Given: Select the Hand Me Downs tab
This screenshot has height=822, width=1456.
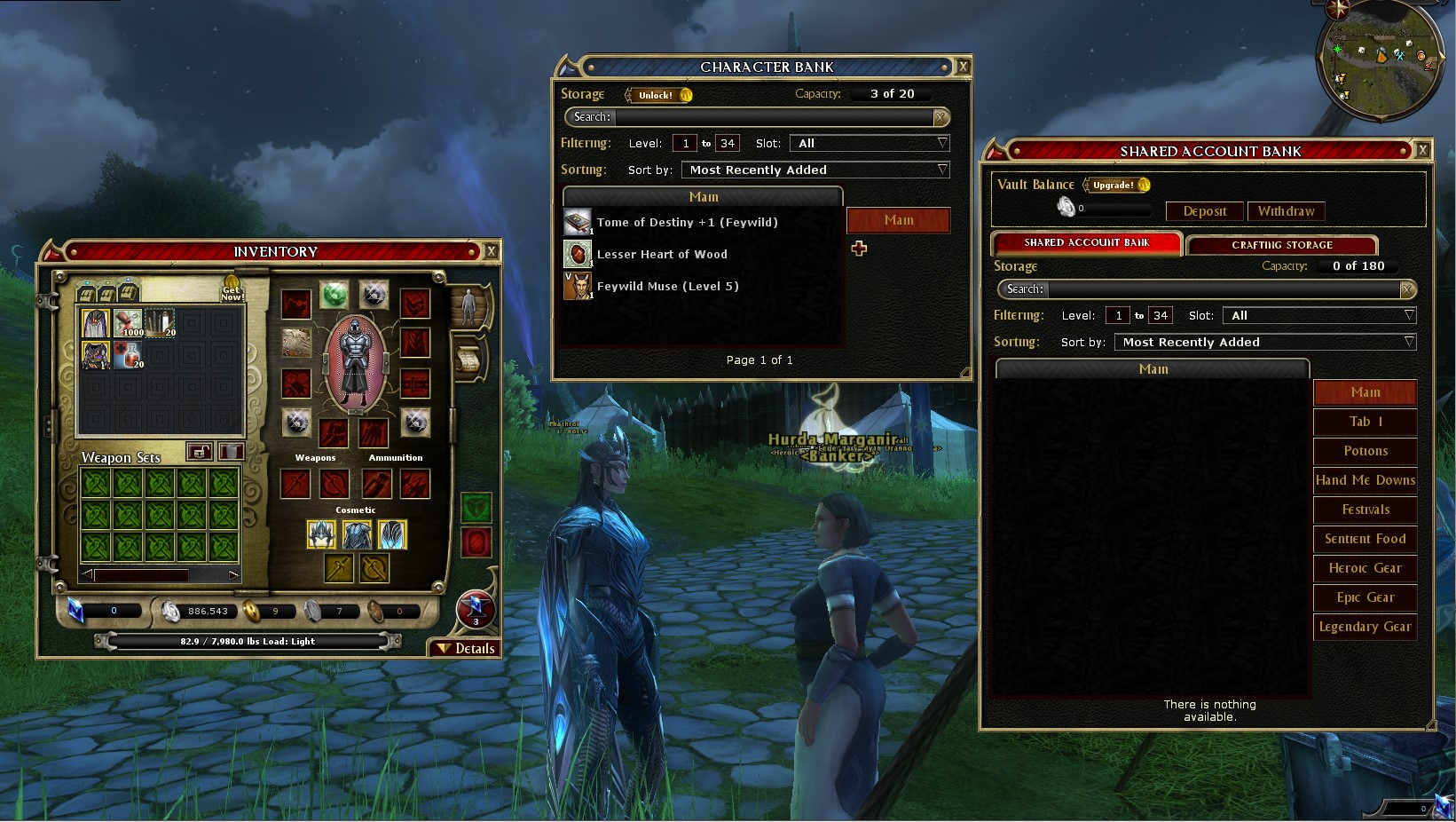Looking at the screenshot, I should pos(1365,480).
